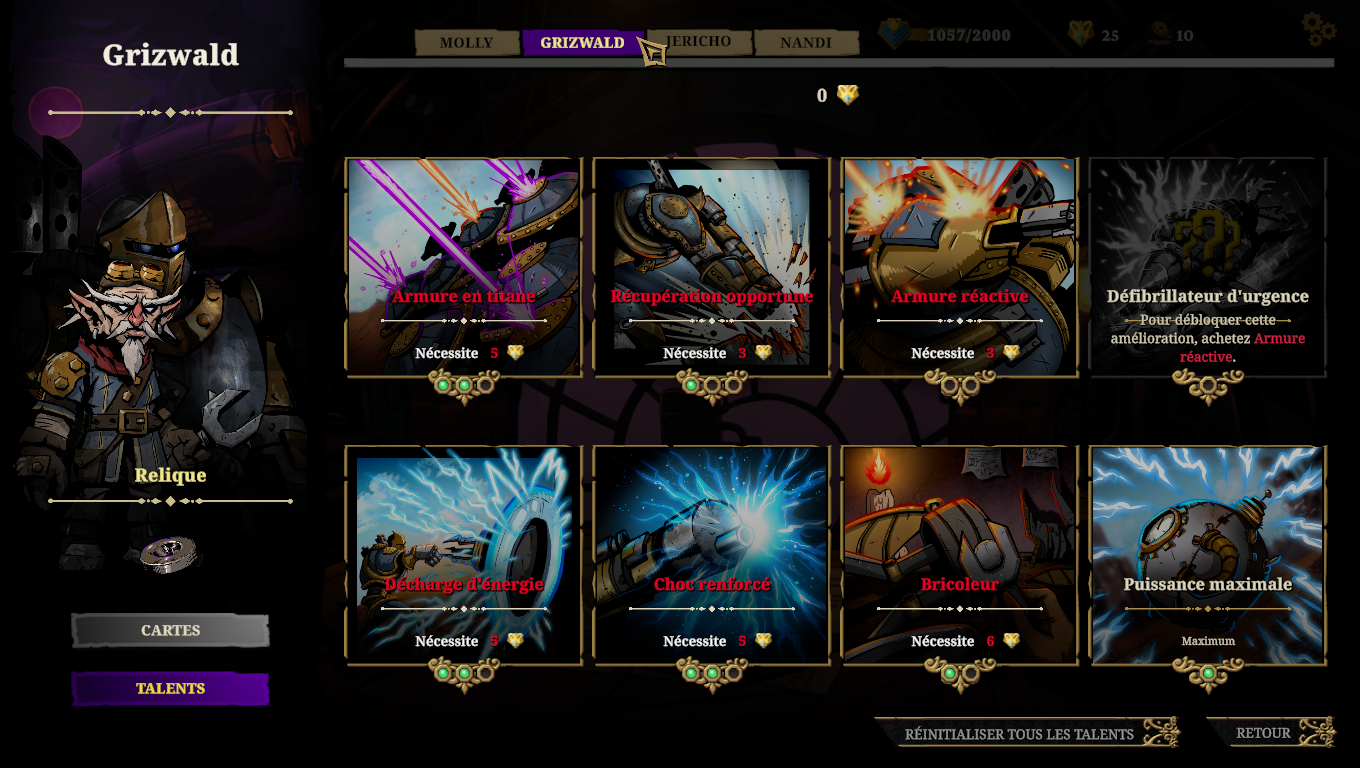Choose the Choc renforcé talent card

point(711,555)
